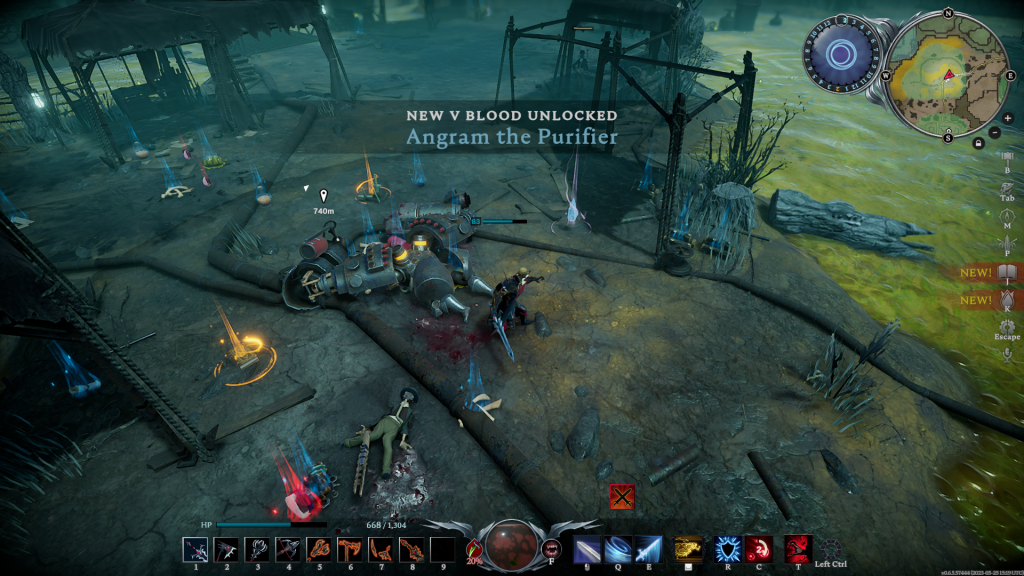Toggle the minimap lock icon

point(978,143)
